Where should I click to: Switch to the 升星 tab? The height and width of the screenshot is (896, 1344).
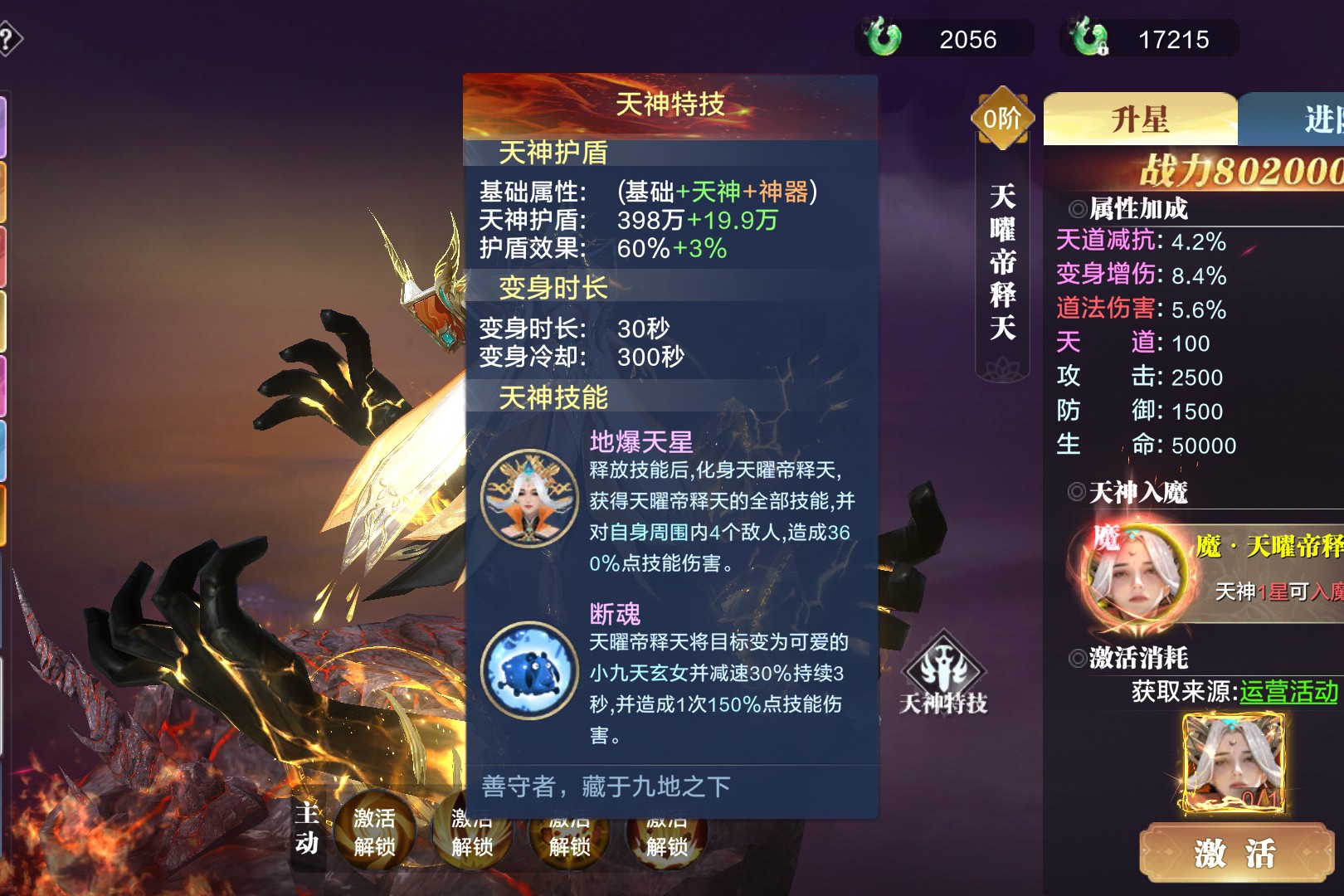tap(1140, 119)
